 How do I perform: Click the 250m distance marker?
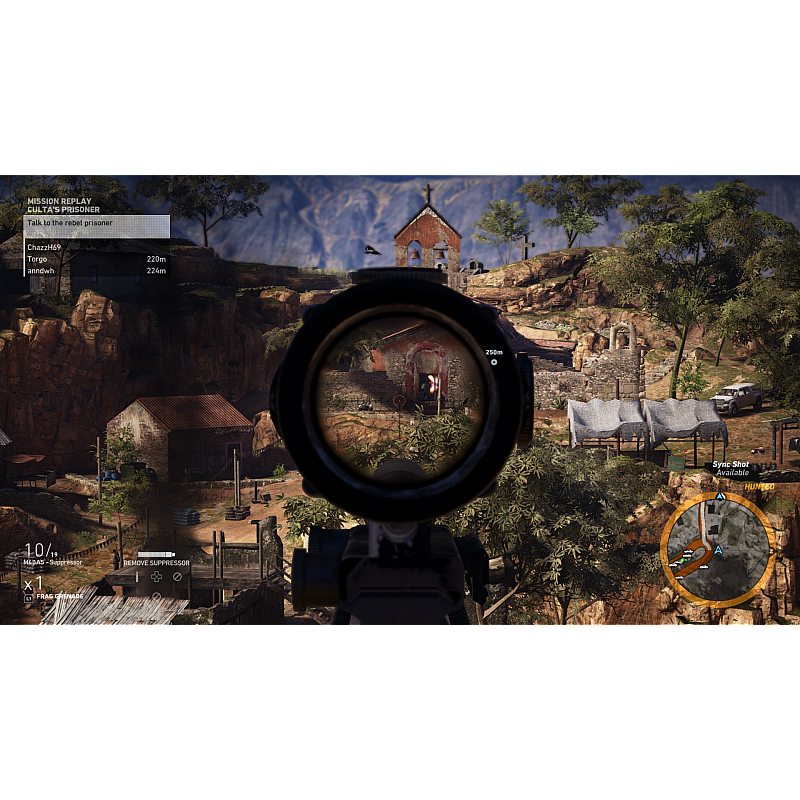click(493, 353)
